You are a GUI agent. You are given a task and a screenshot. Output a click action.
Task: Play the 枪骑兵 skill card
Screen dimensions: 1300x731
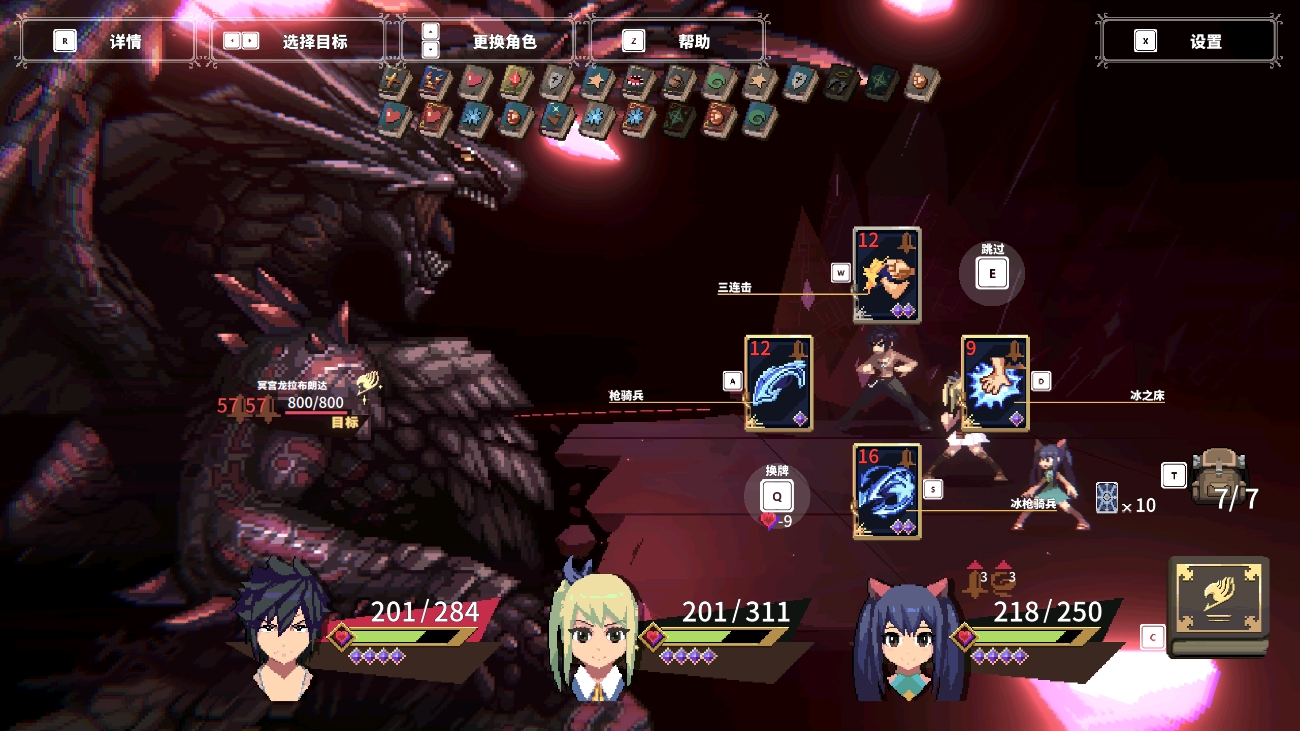[x=778, y=383]
